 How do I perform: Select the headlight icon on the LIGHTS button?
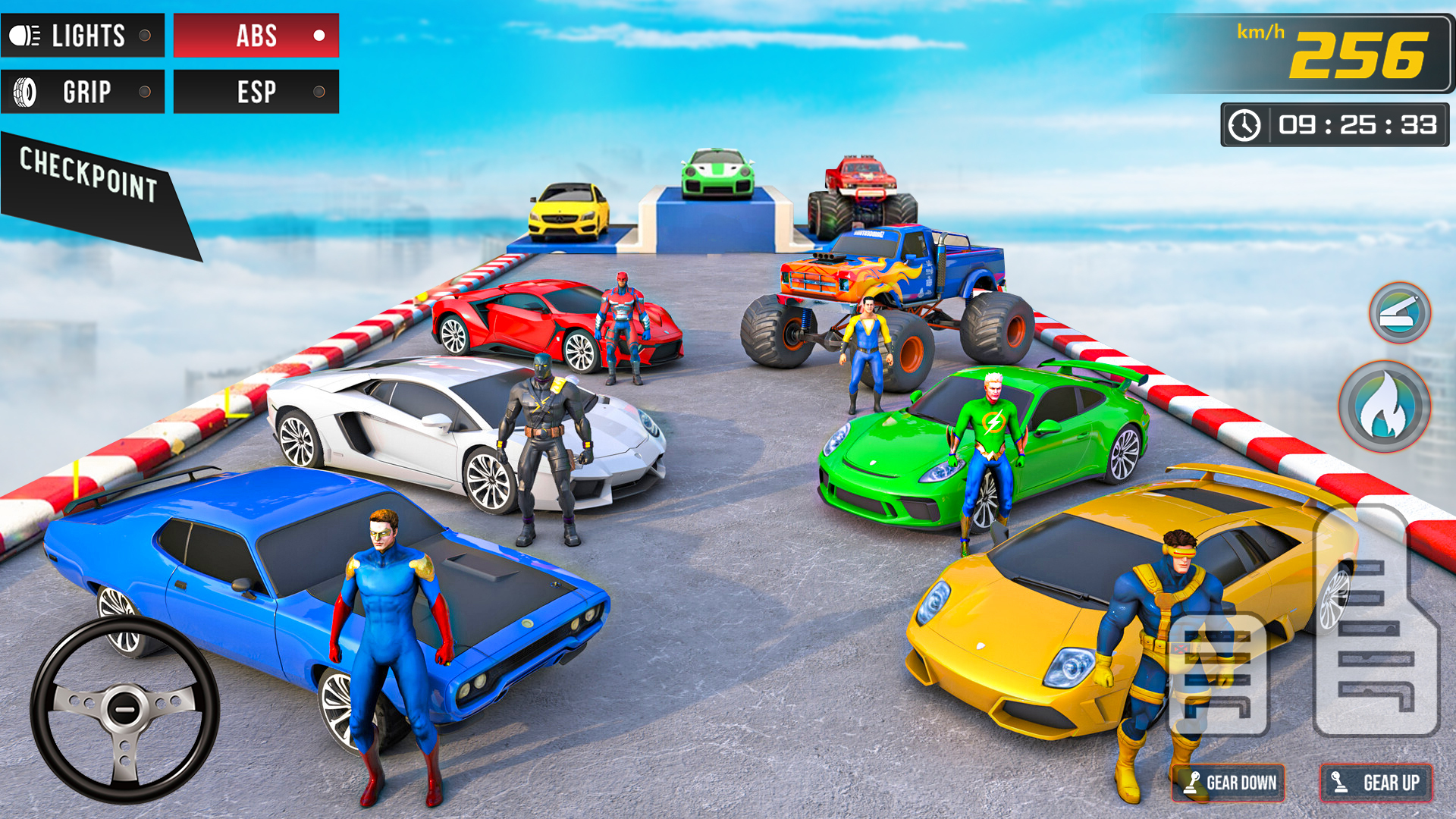[23, 33]
